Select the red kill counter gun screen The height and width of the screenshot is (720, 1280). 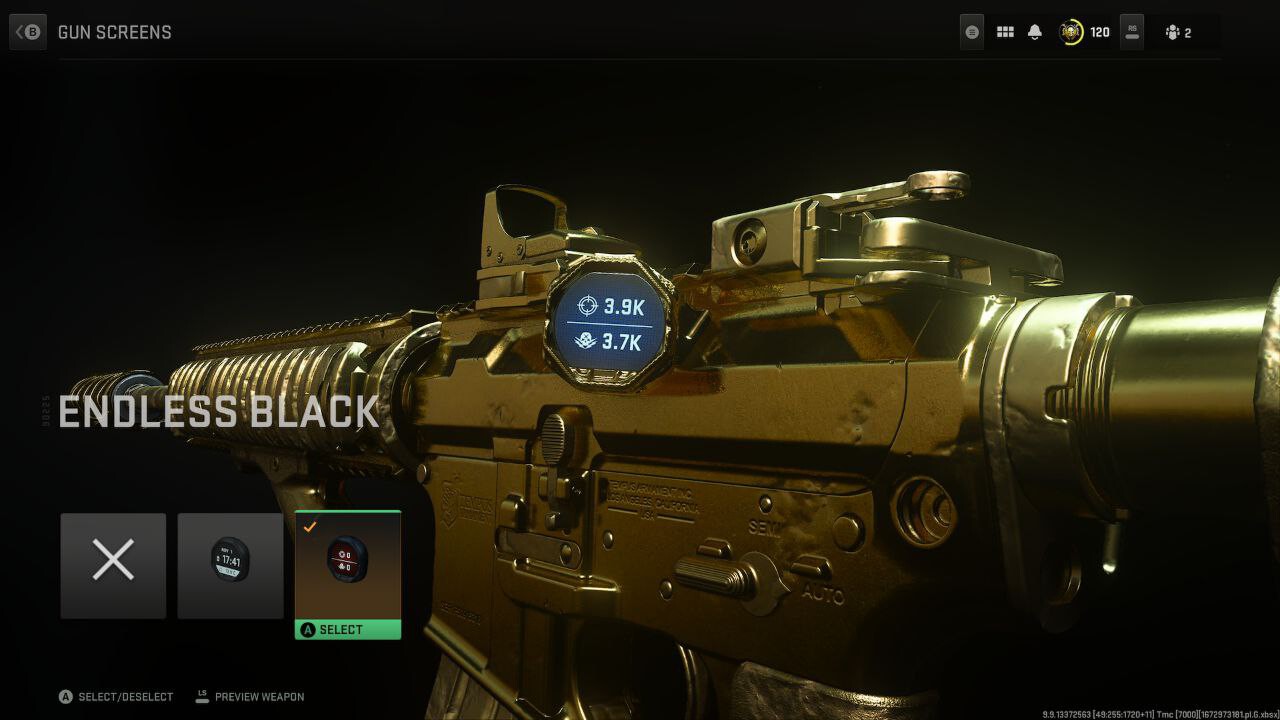pos(348,565)
